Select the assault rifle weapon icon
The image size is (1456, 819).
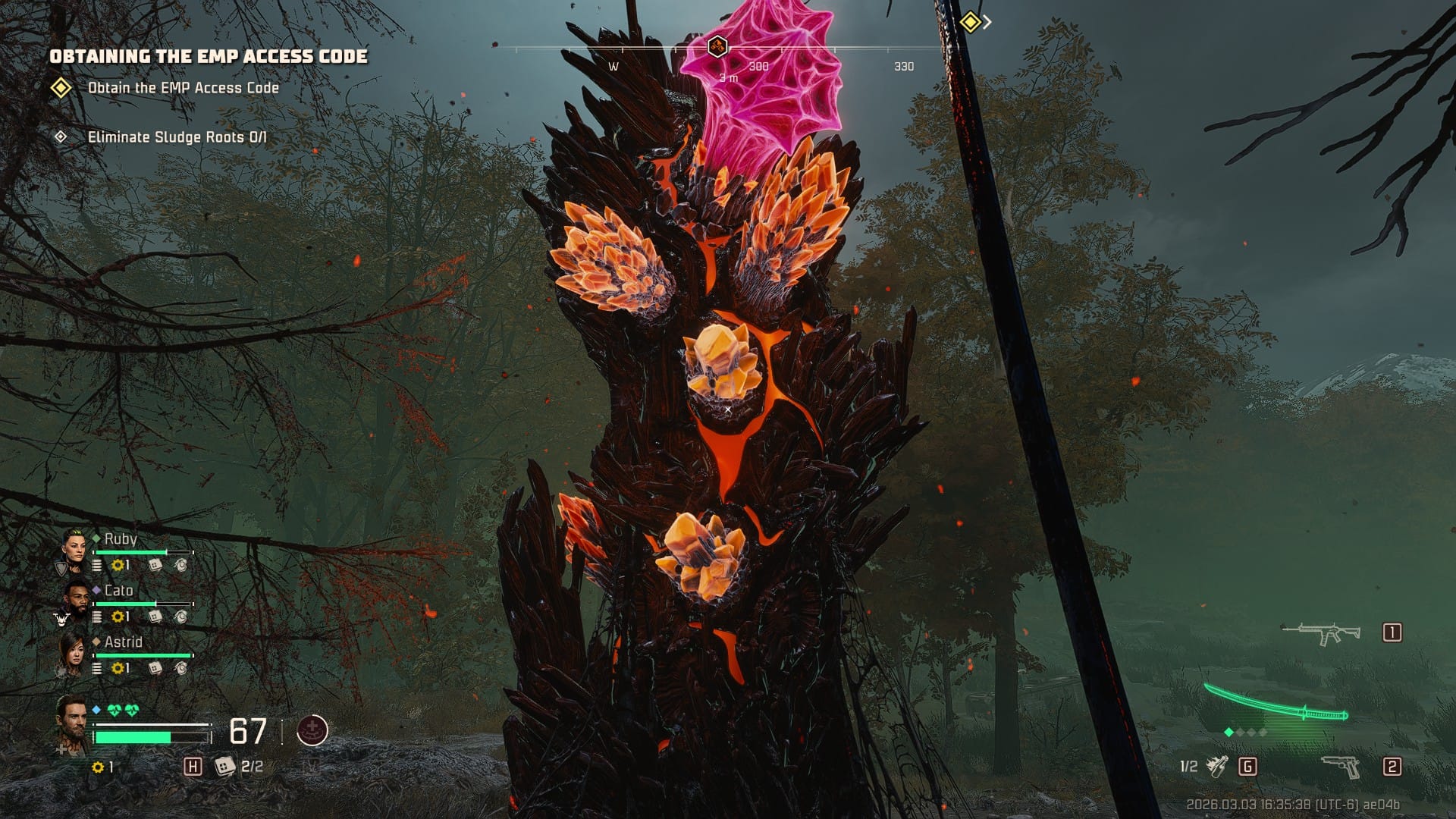pos(1320,633)
